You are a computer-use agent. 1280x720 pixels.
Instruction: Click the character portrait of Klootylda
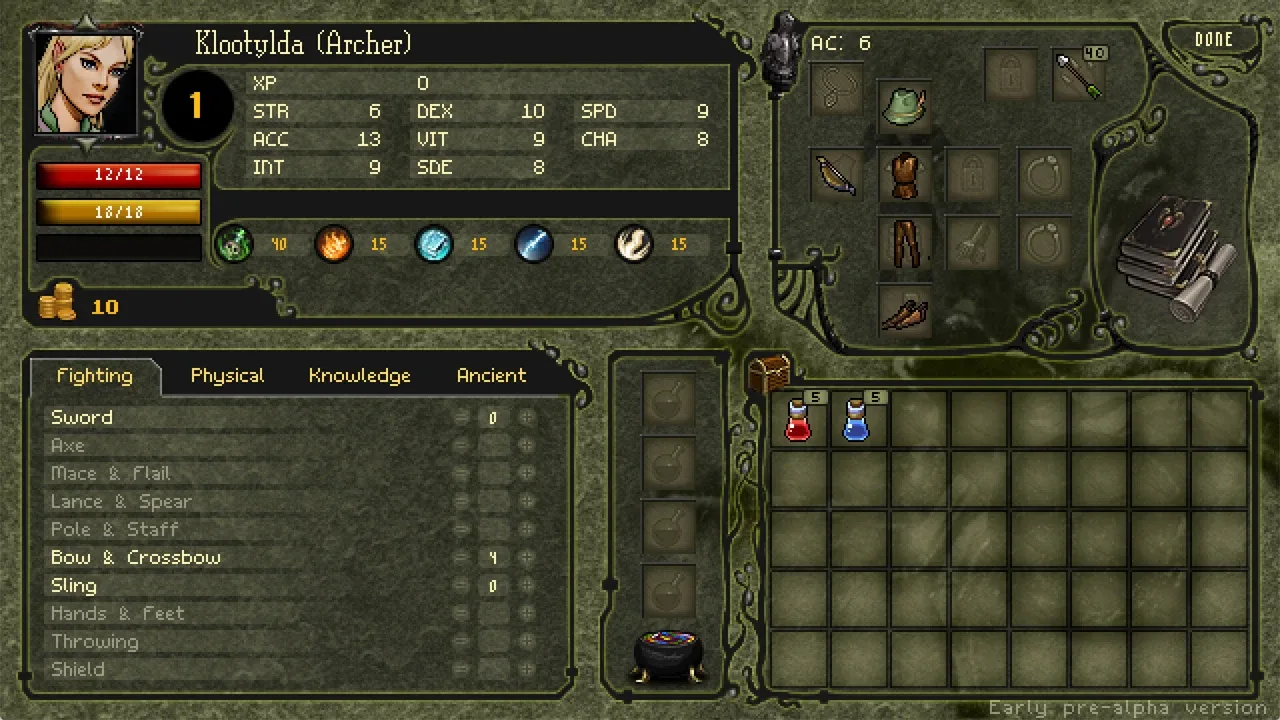click(87, 82)
